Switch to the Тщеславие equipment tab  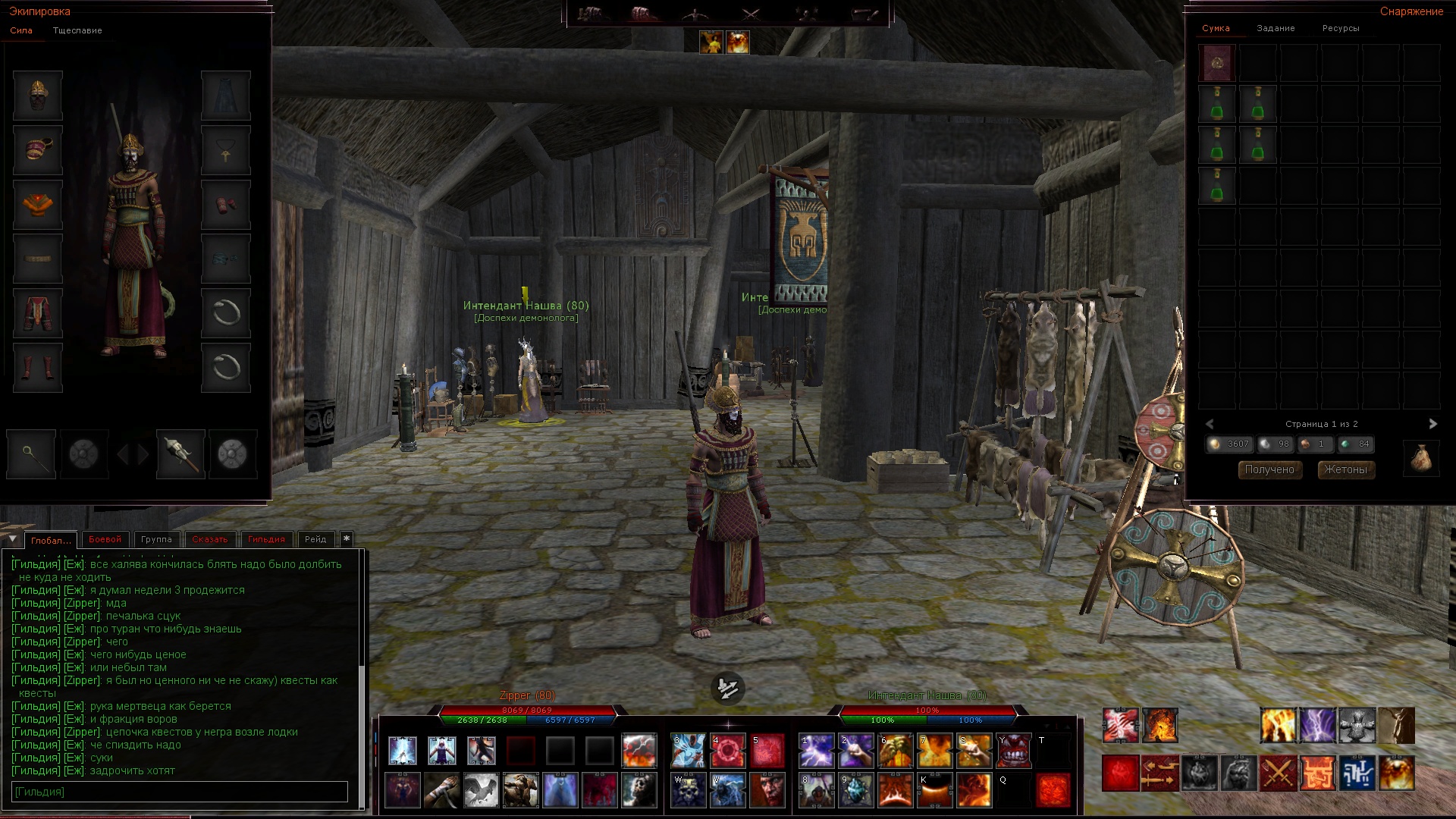tap(77, 31)
